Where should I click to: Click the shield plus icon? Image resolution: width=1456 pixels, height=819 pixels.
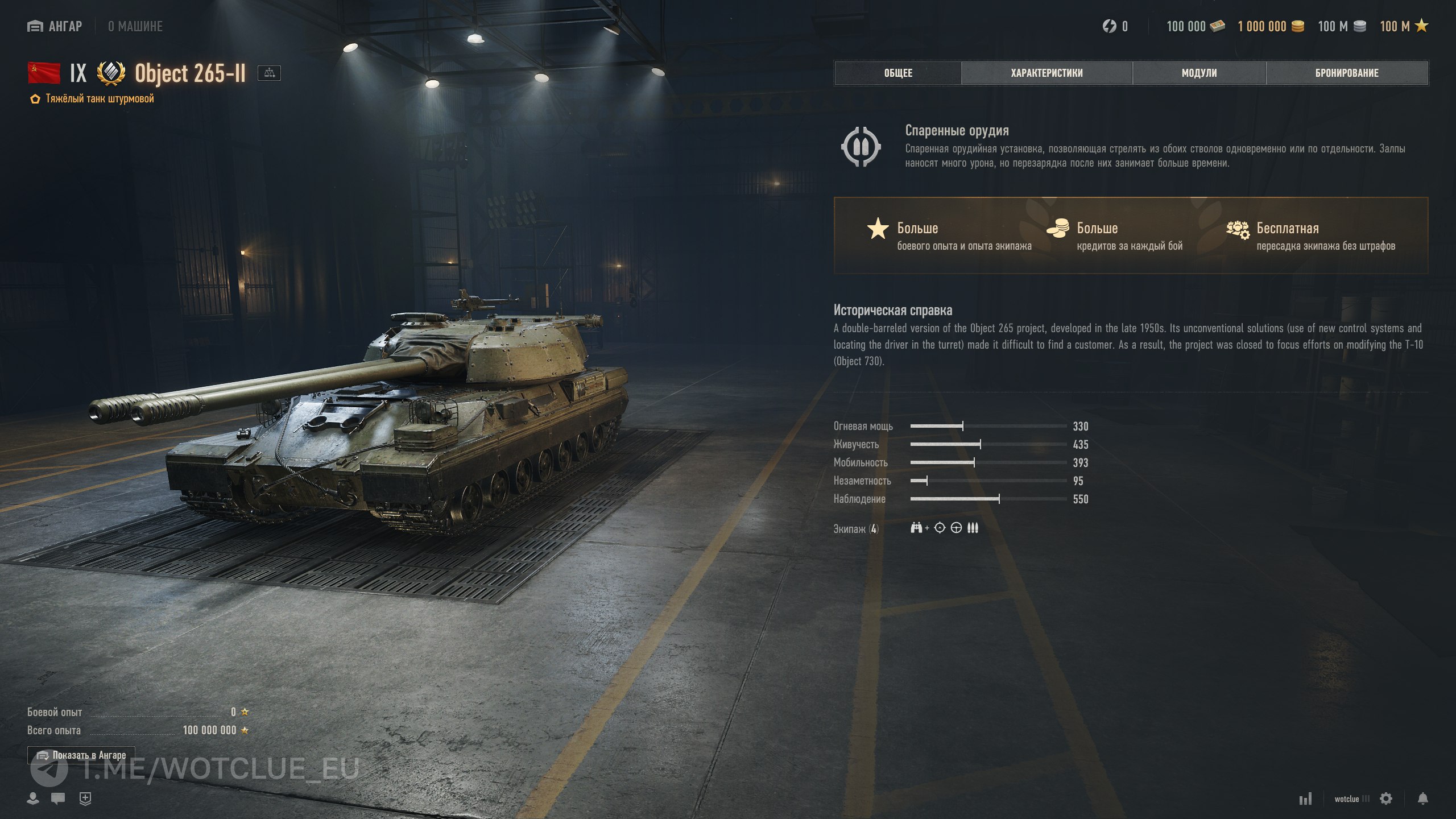click(85, 799)
